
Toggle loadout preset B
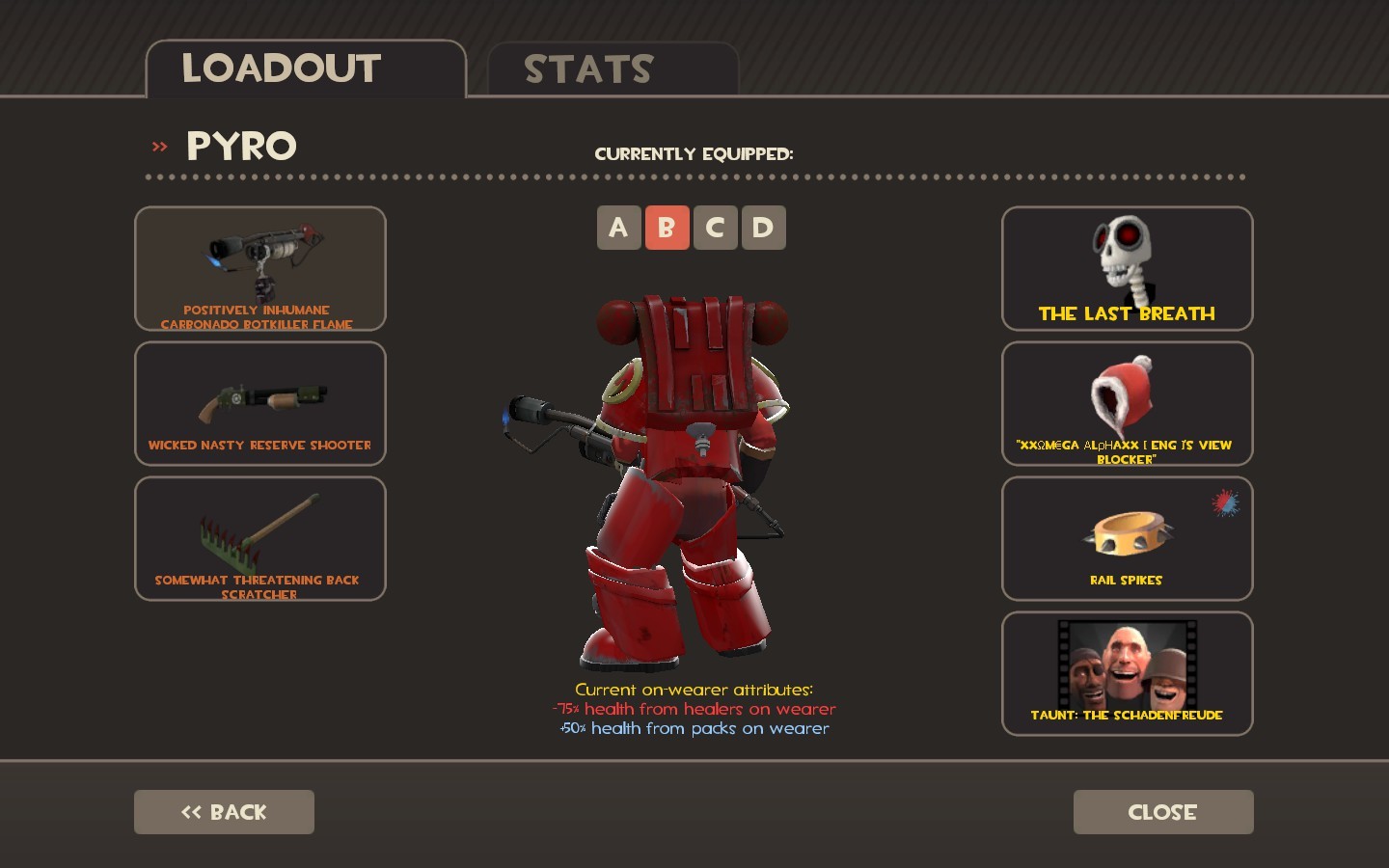667,228
